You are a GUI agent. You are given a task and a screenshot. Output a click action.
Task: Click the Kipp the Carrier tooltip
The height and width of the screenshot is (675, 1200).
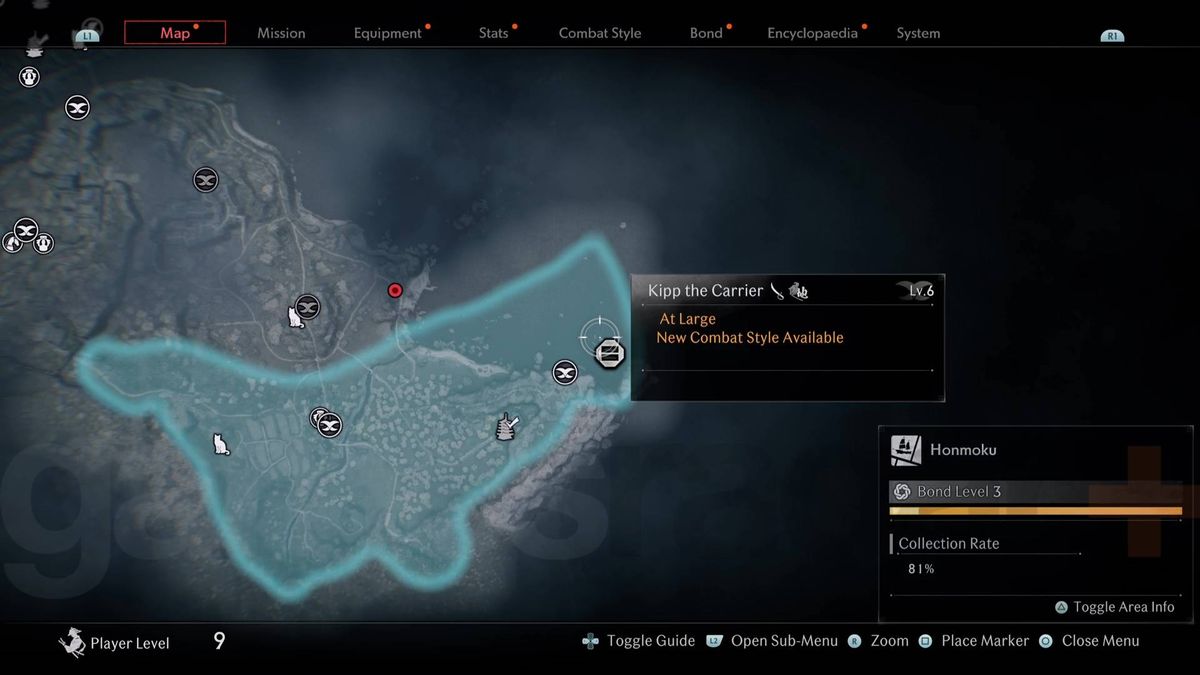(x=787, y=337)
